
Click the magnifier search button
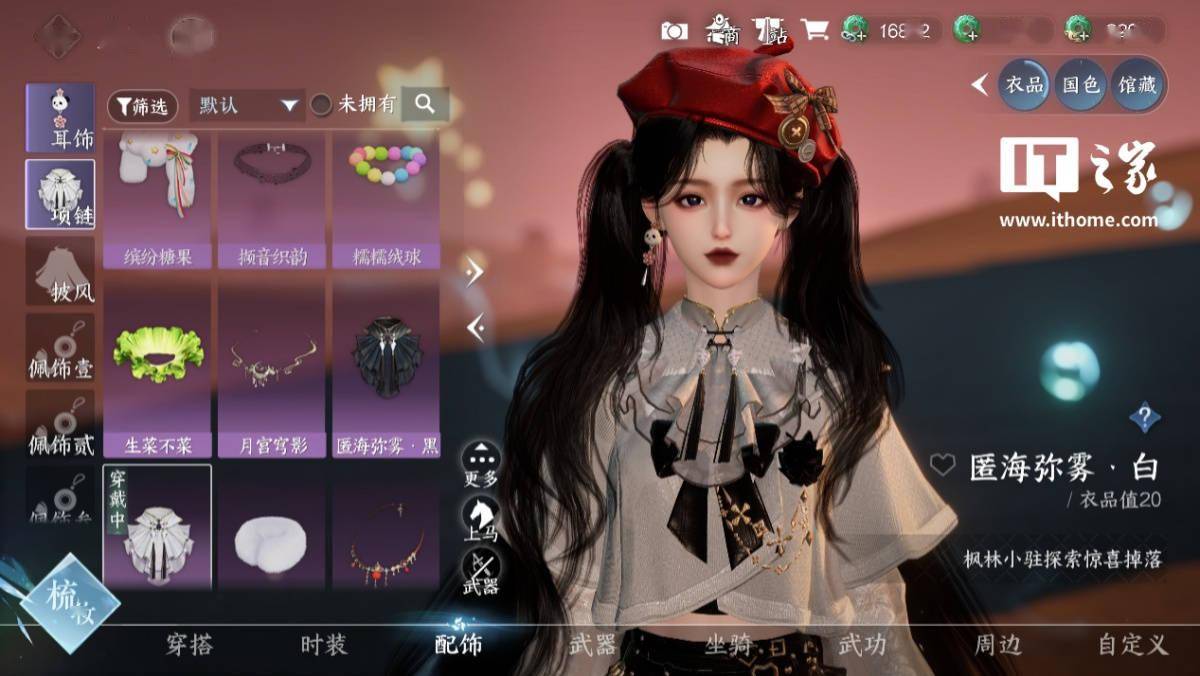pos(425,104)
